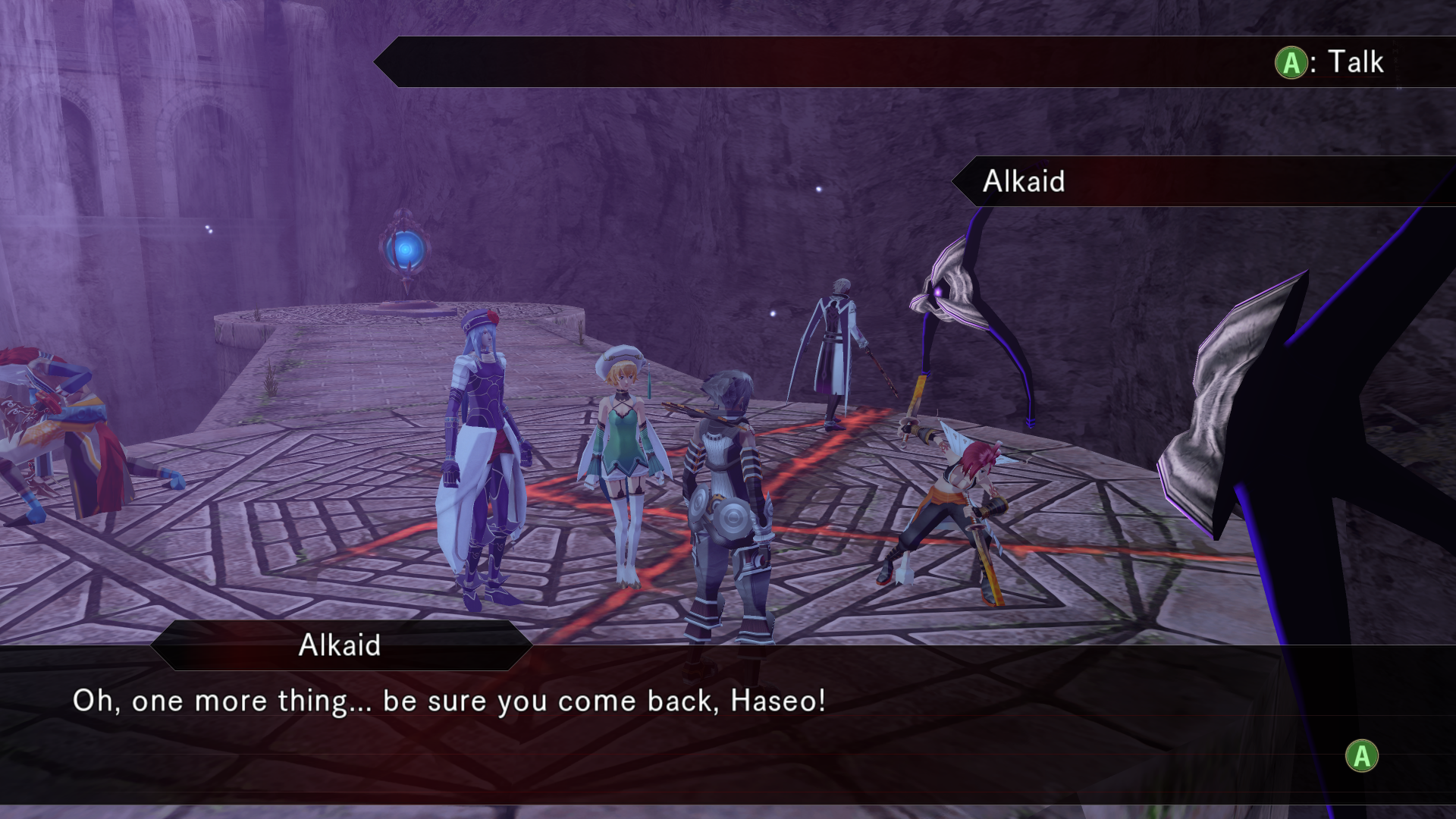Advance Alkaid's dialogue text box

1361,756
